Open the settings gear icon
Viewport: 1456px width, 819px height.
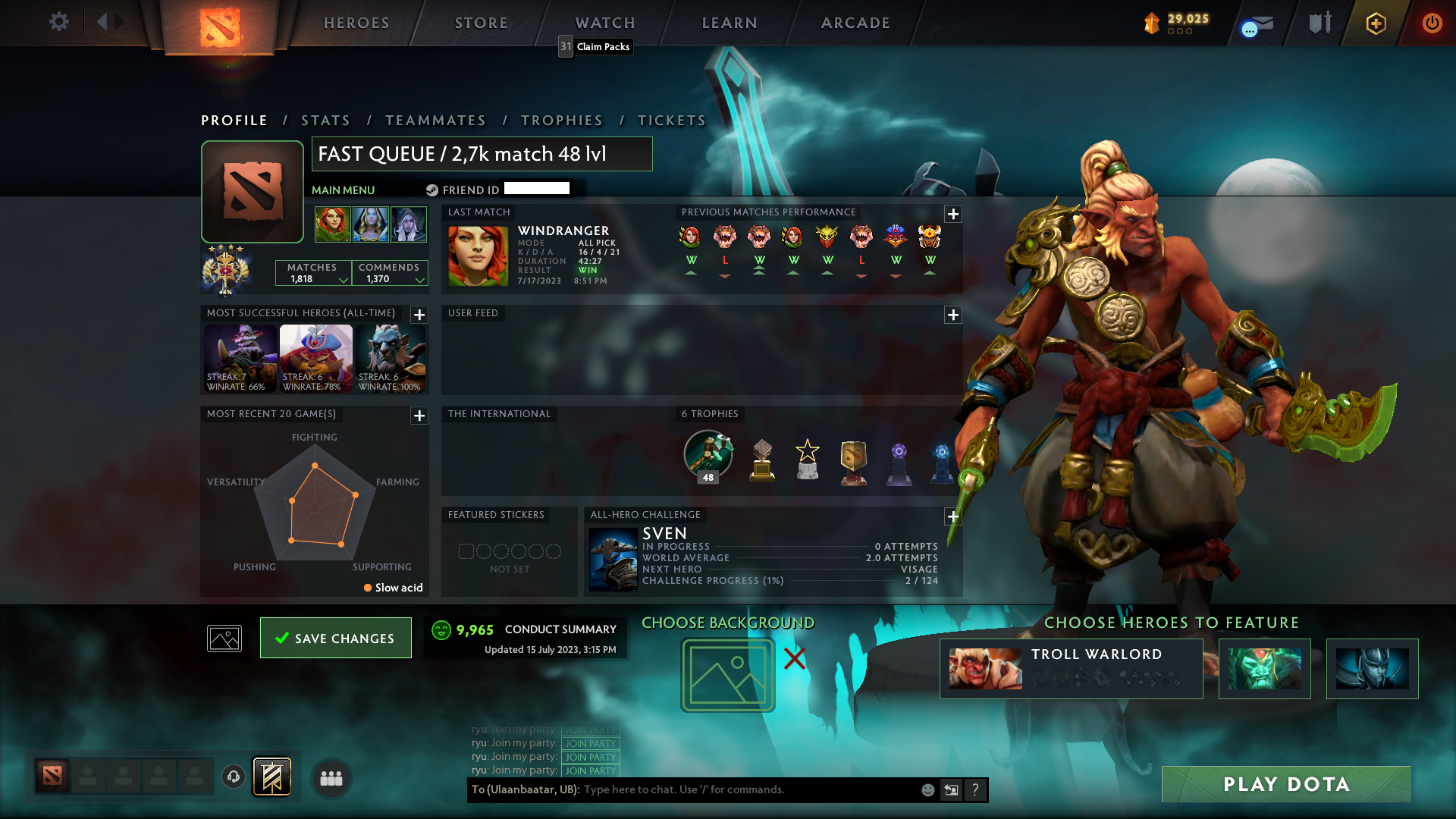pyautogui.click(x=59, y=22)
